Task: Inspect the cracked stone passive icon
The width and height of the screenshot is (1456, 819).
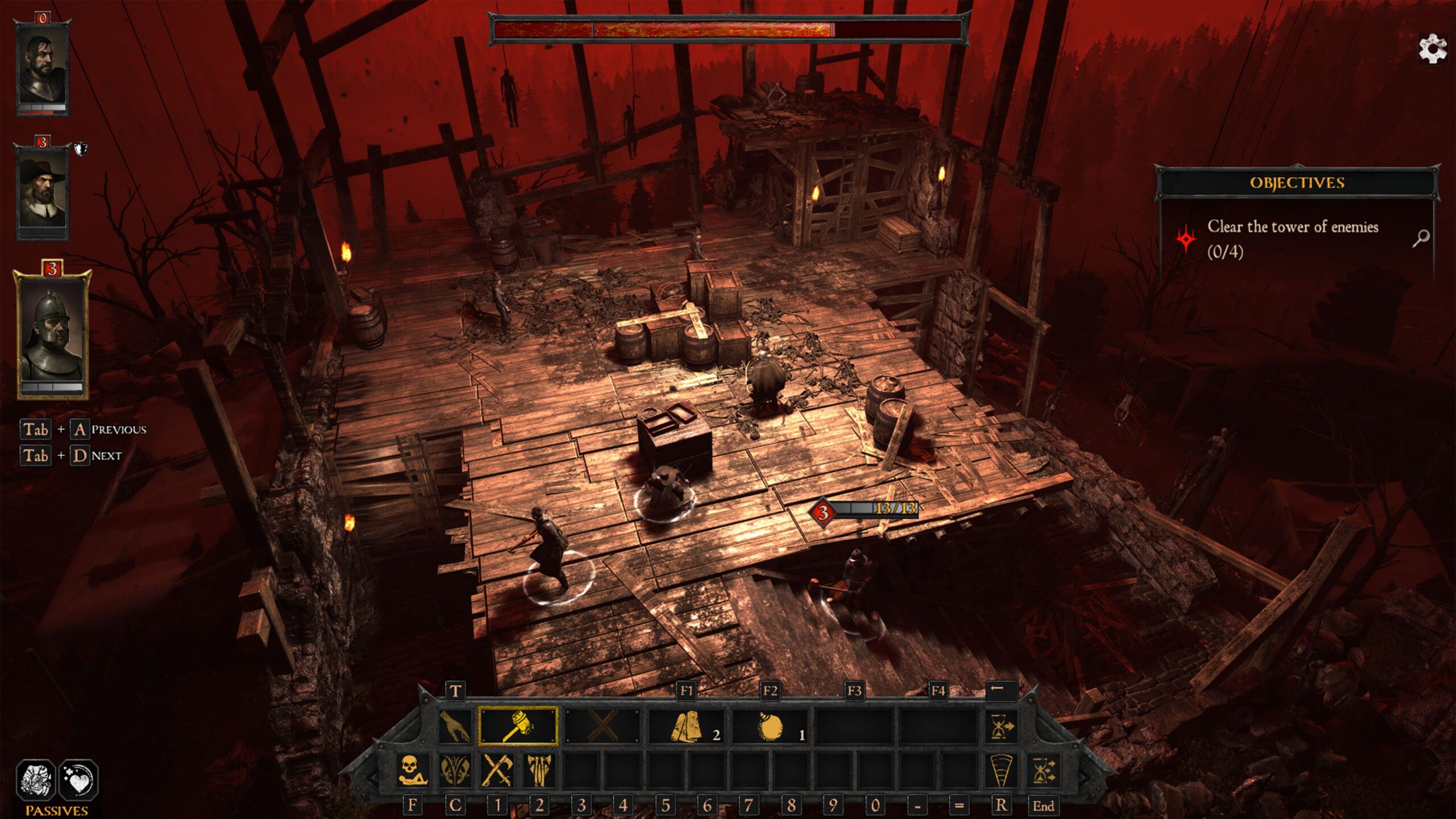Action: [36, 779]
